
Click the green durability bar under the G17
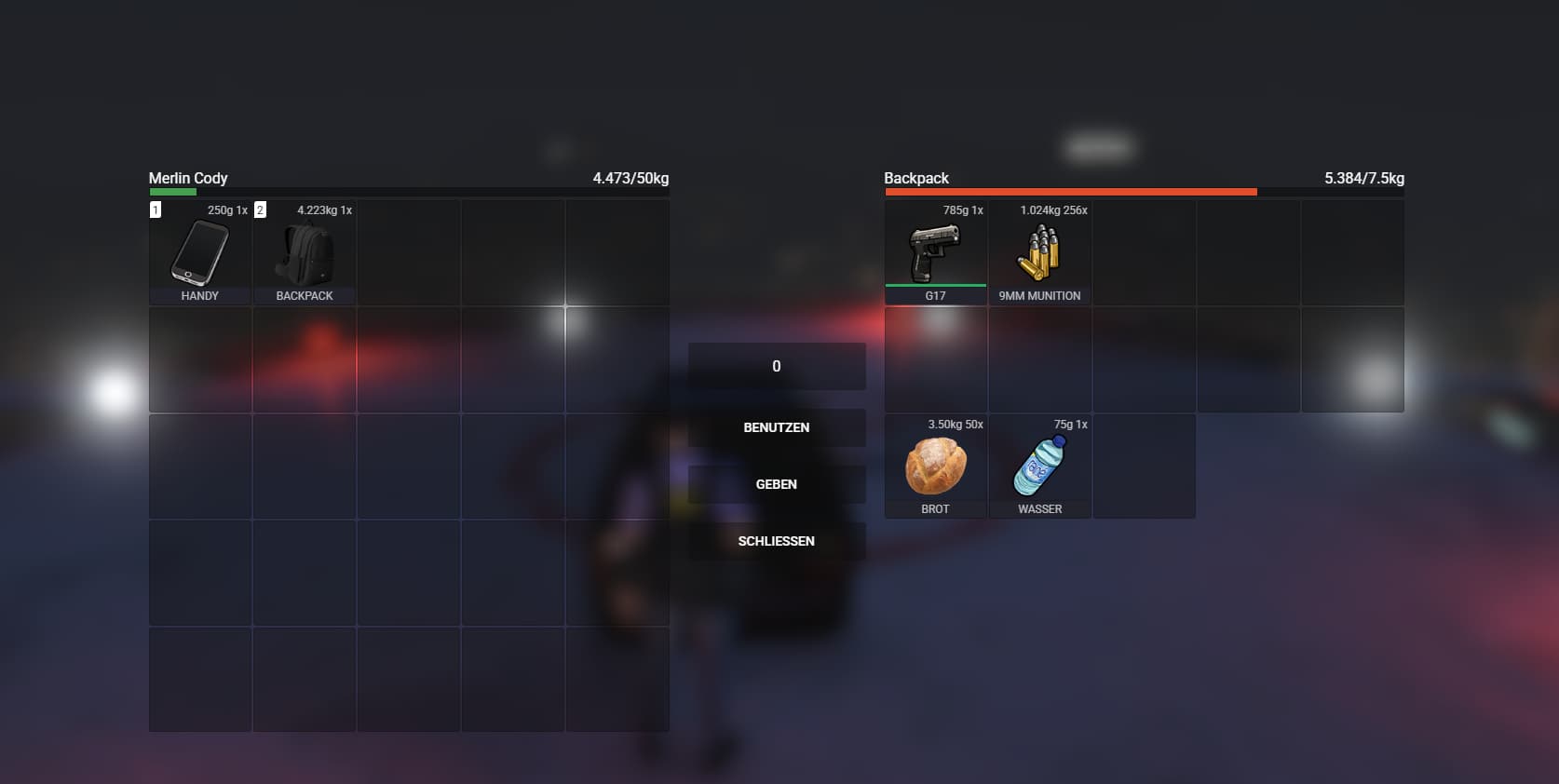click(935, 284)
